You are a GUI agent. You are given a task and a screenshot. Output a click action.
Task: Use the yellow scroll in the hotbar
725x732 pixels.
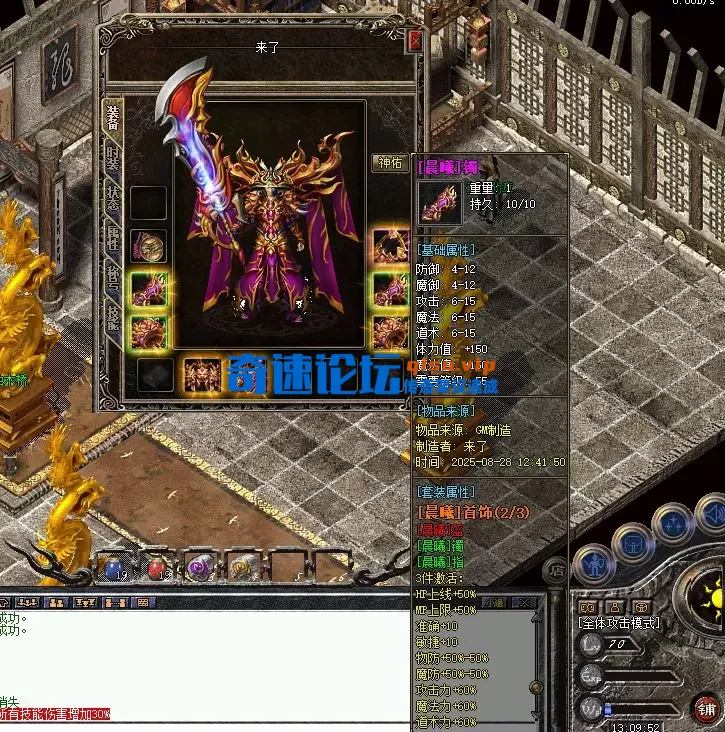(240, 568)
